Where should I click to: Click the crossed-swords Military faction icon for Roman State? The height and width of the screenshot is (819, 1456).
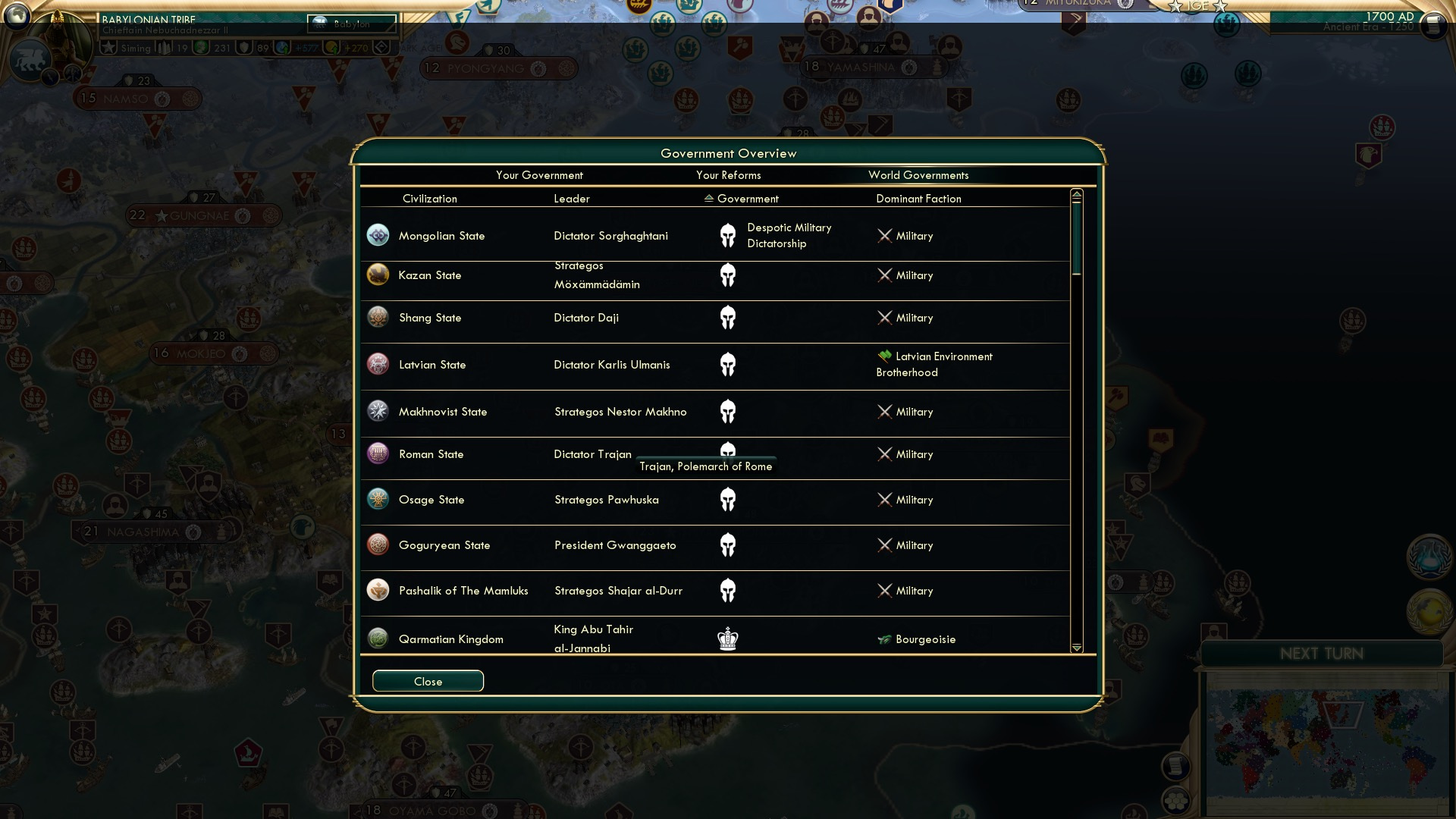[x=885, y=454]
